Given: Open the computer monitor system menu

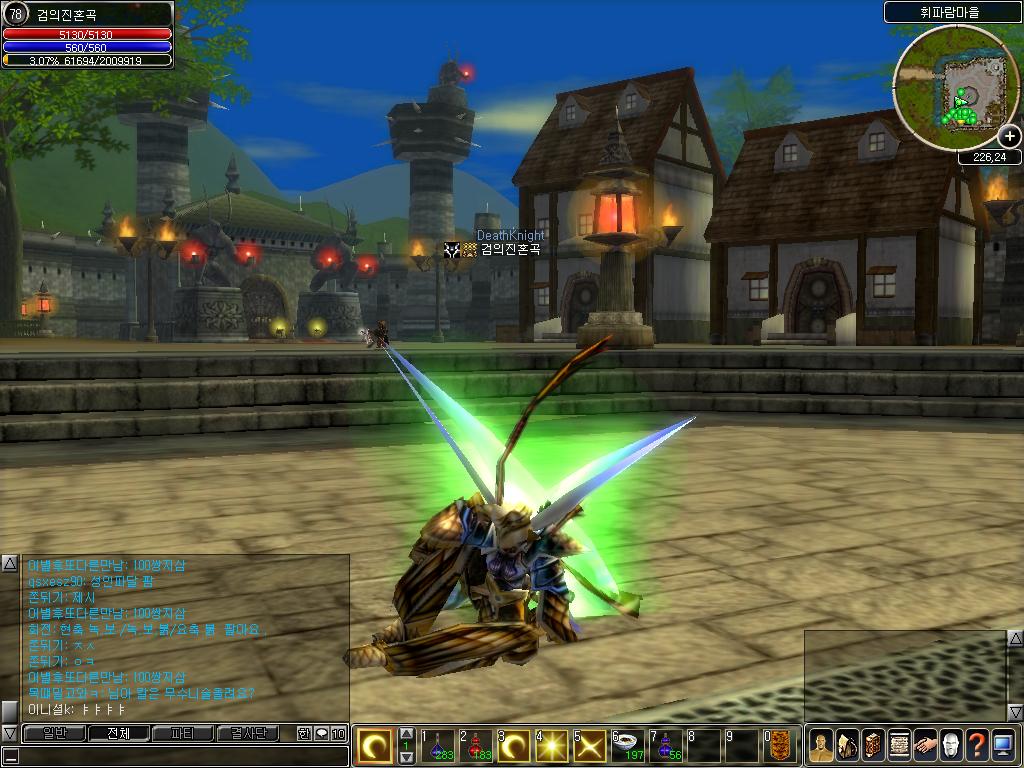Looking at the screenshot, I should (1003, 745).
